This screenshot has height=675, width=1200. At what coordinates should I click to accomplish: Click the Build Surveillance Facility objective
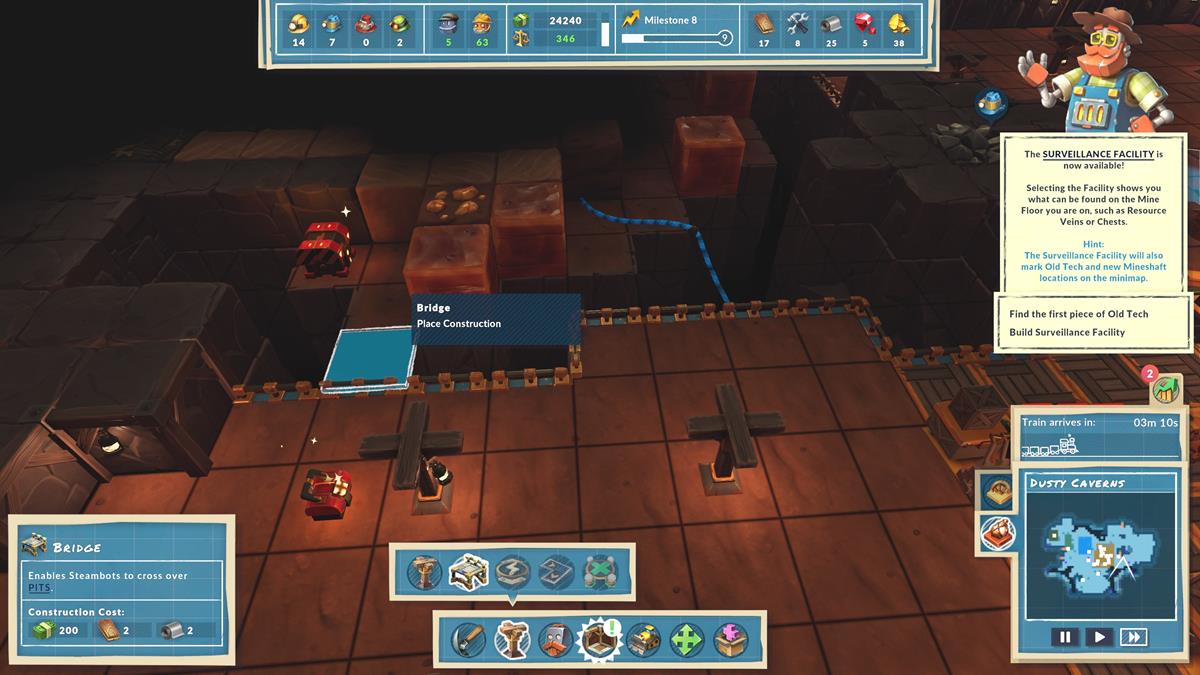(x=1067, y=332)
